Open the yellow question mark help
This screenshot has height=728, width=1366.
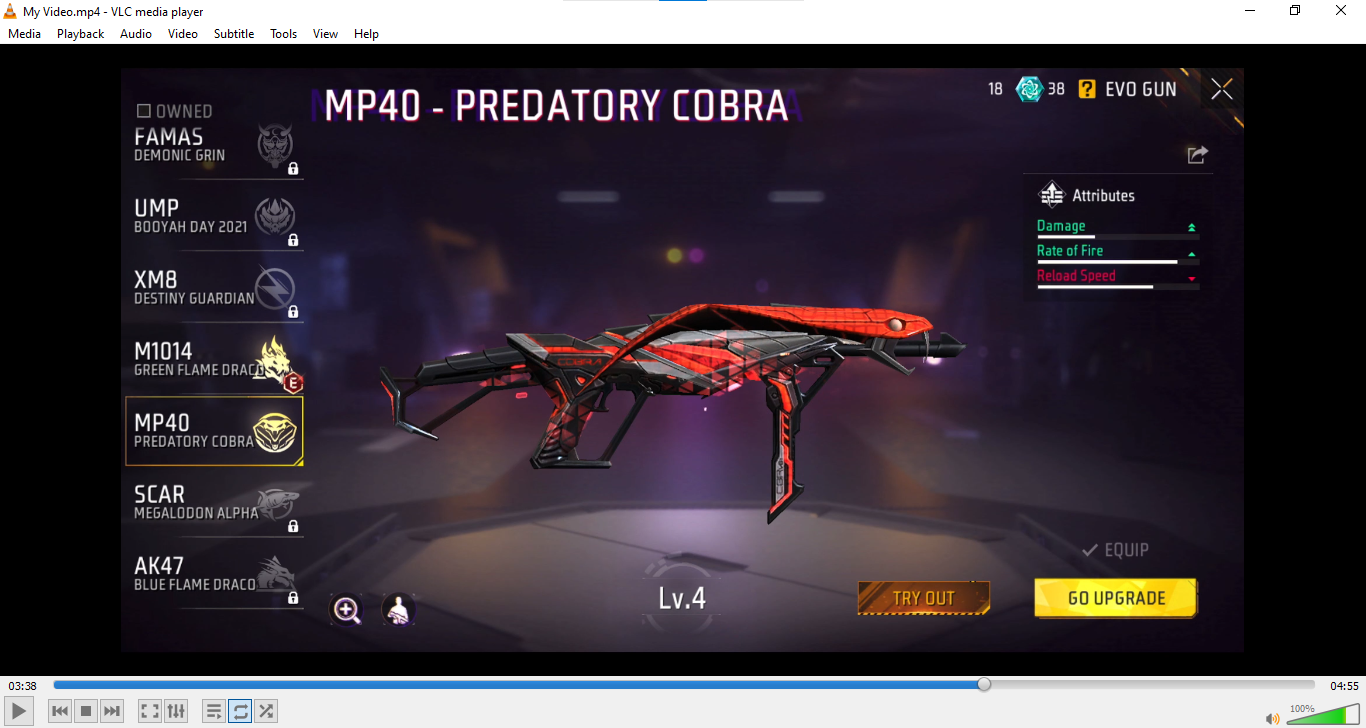point(1087,89)
